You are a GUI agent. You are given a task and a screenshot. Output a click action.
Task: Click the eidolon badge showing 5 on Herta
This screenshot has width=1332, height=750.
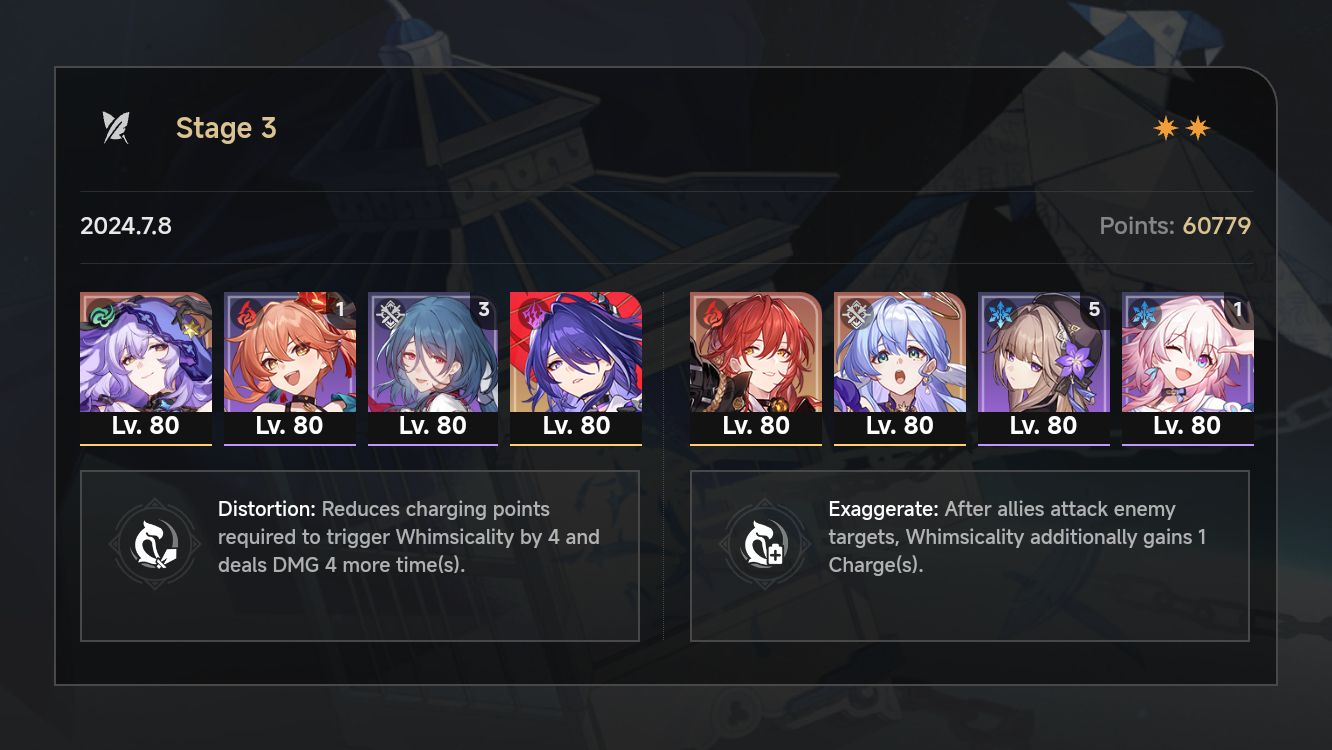(x=1094, y=310)
